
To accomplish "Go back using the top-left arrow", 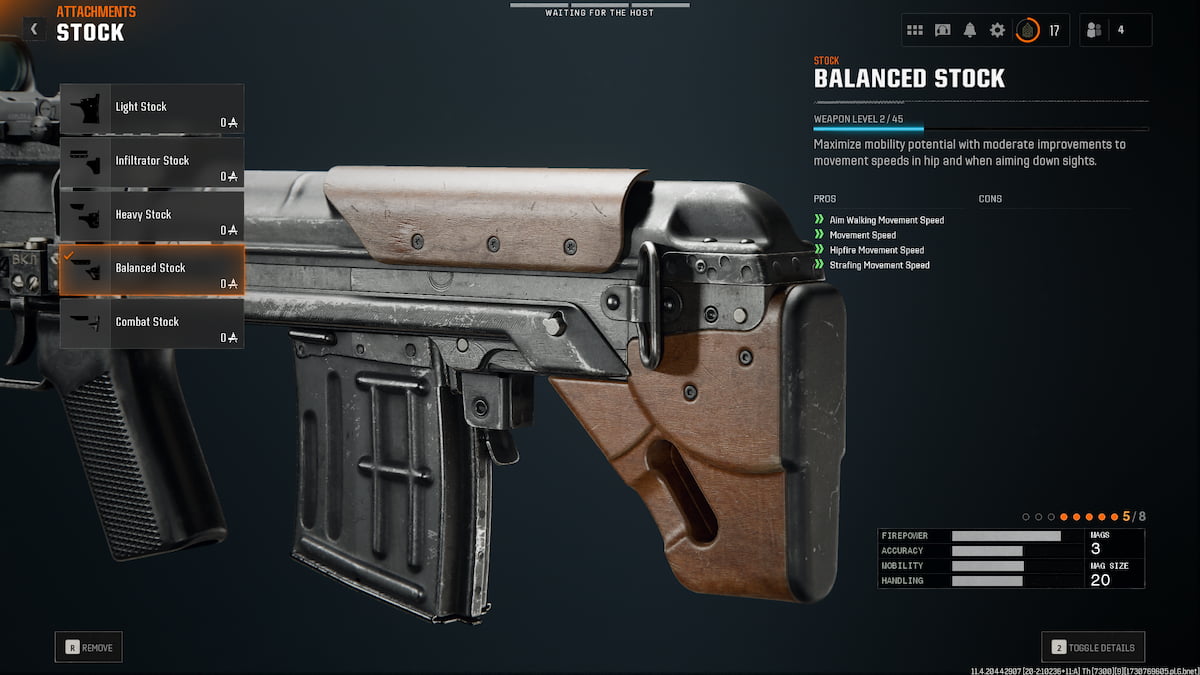I will pos(34,30).
